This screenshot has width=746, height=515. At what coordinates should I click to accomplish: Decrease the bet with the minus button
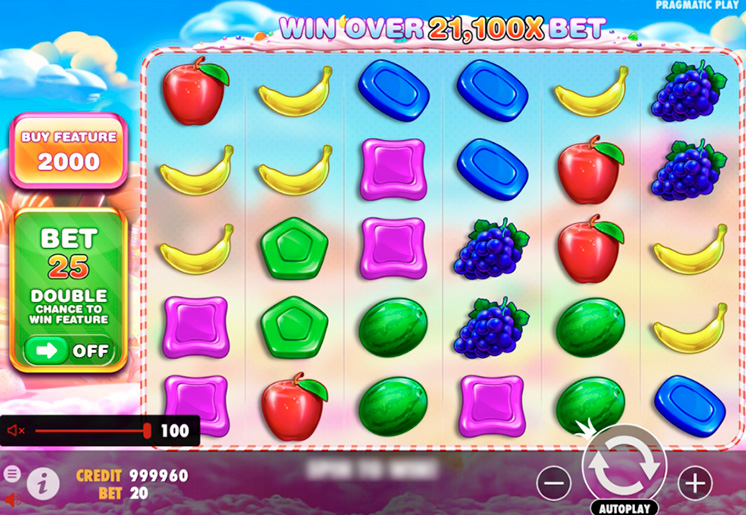(553, 483)
